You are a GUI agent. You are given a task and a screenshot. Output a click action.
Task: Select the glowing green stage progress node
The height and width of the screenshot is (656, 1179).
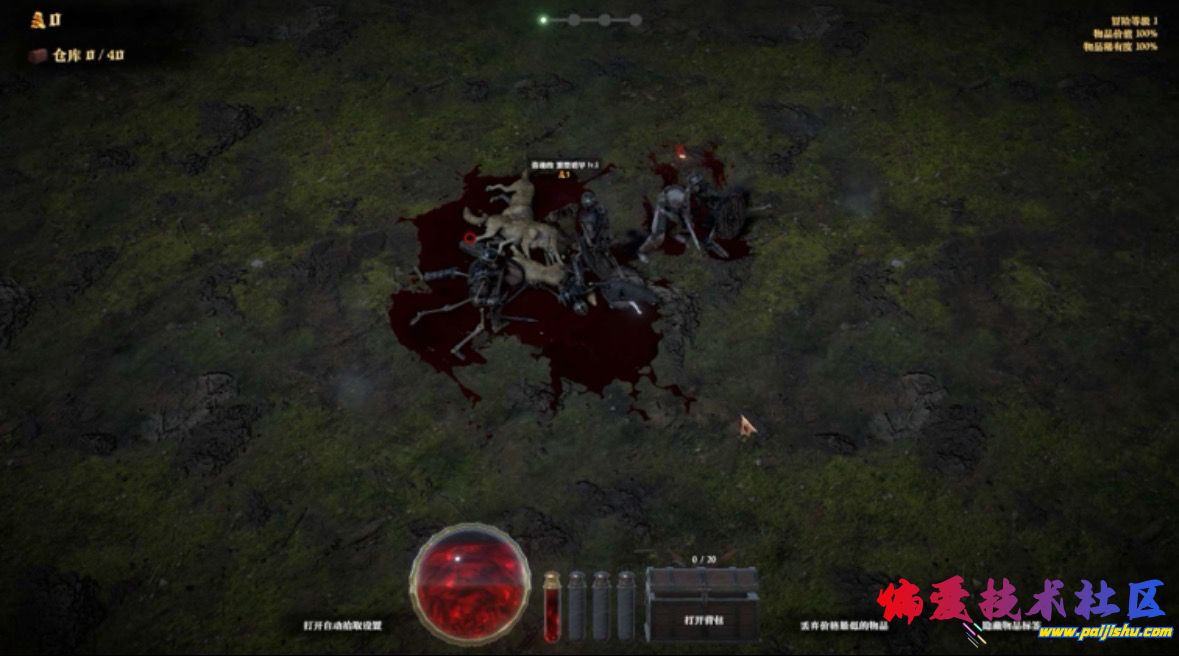[543, 19]
